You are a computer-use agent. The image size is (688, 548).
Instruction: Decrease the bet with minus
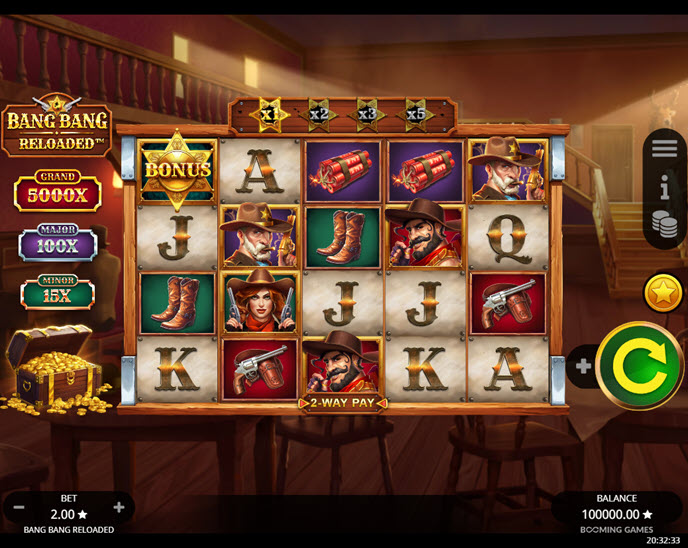click(x=19, y=507)
